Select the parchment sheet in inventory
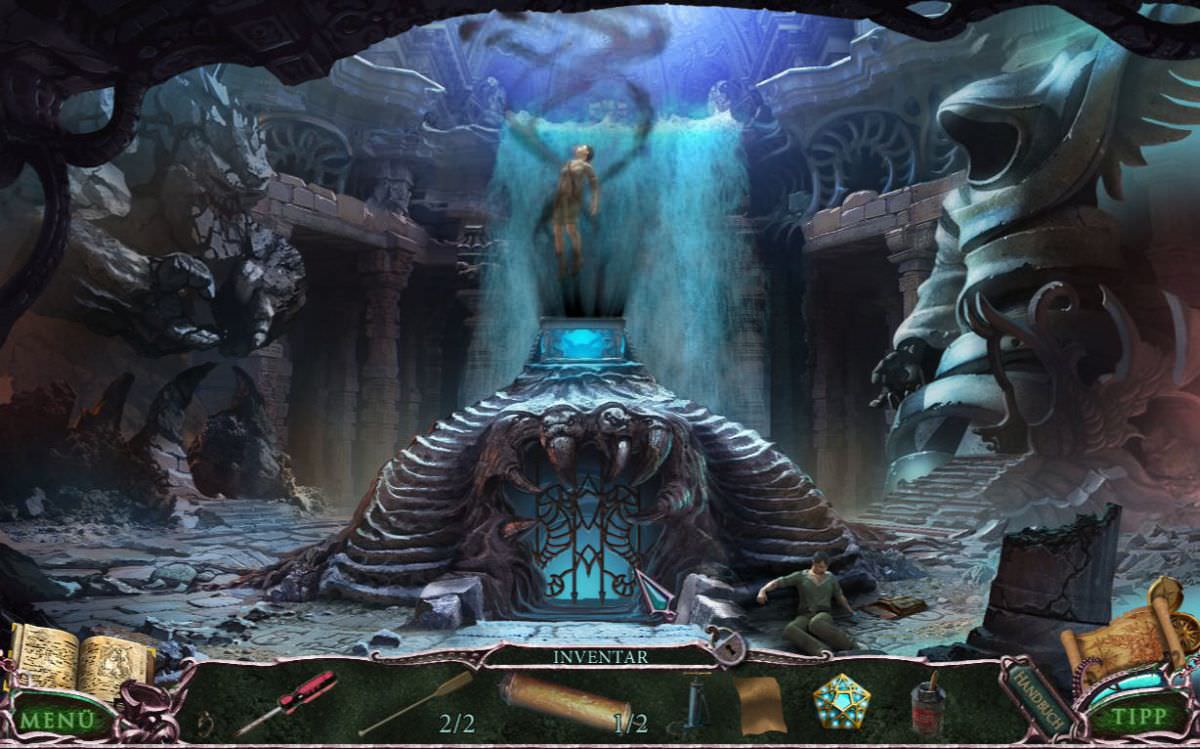The height and width of the screenshot is (749, 1200). [x=759, y=703]
